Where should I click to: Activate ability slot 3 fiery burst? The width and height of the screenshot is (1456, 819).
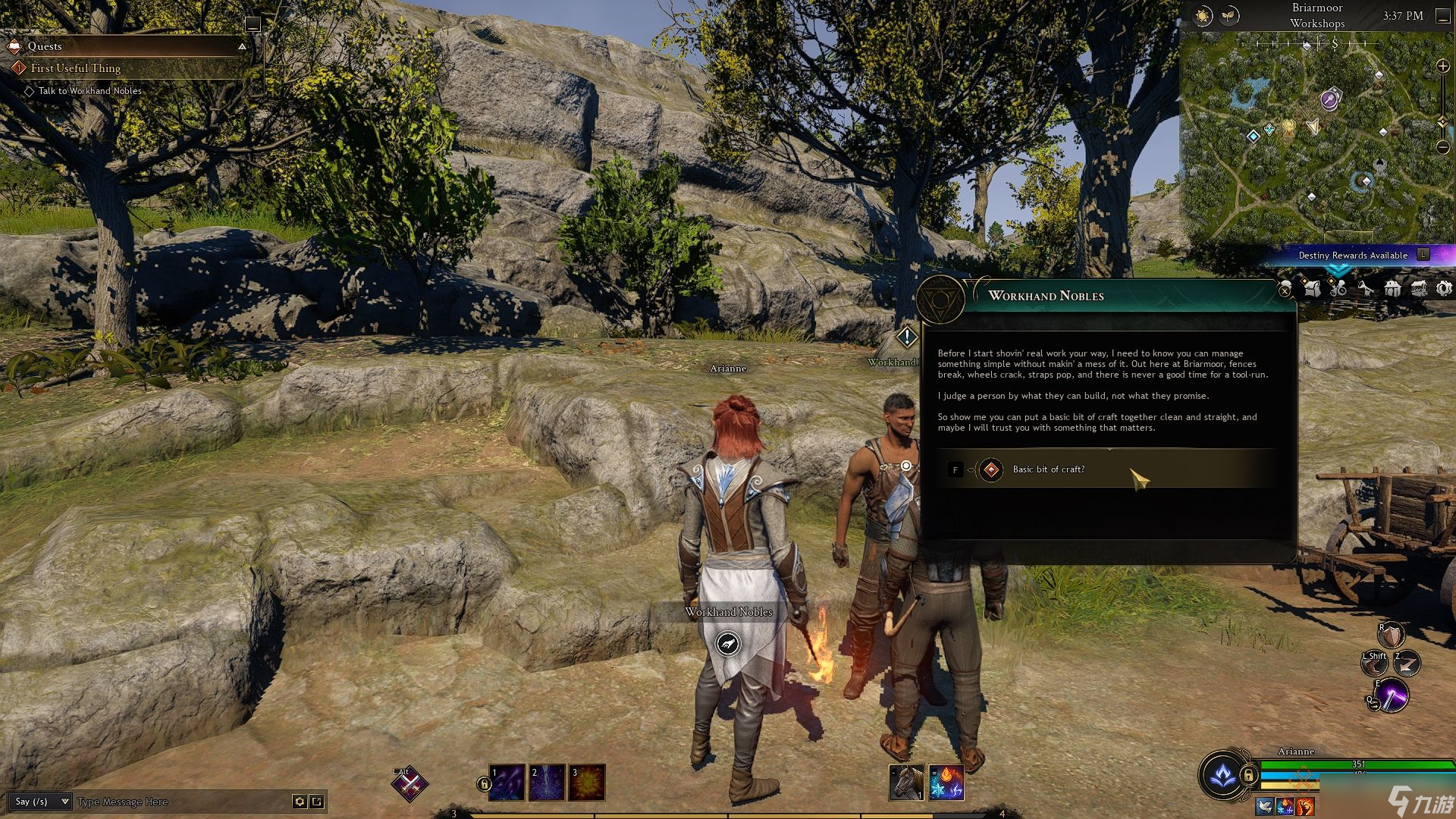pos(587,783)
